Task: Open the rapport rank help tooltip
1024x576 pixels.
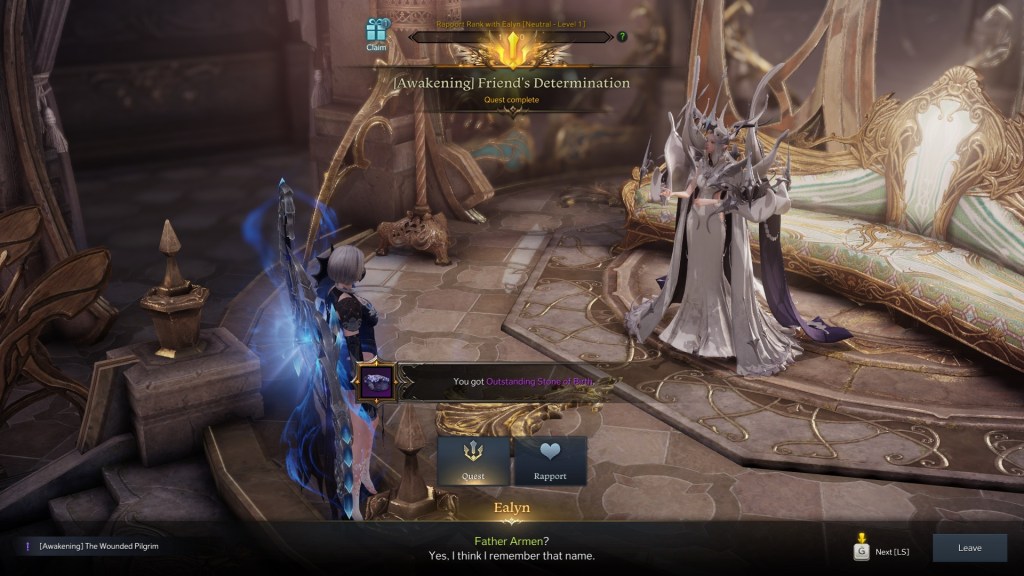Action: click(x=622, y=37)
